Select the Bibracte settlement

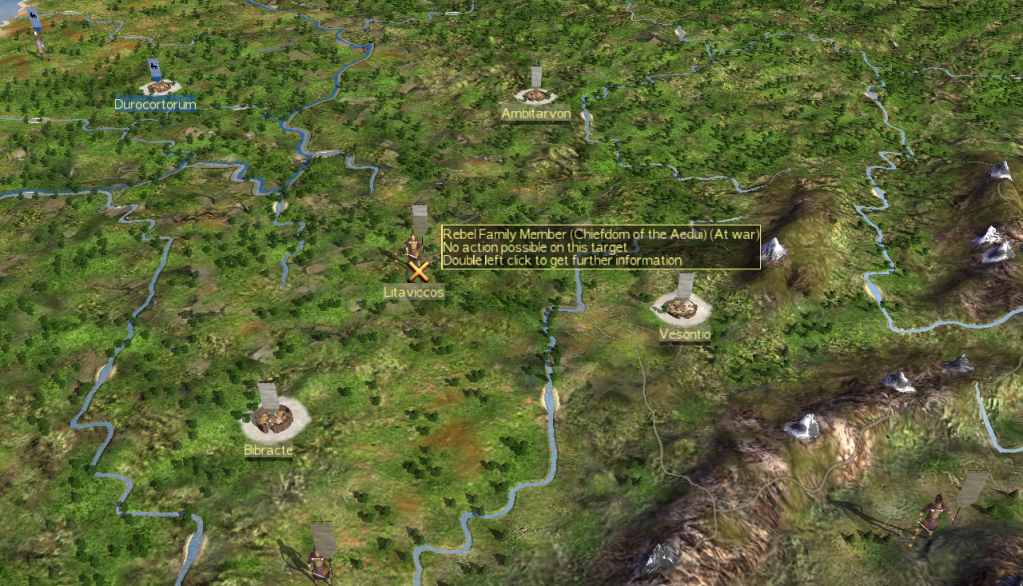[x=268, y=420]
